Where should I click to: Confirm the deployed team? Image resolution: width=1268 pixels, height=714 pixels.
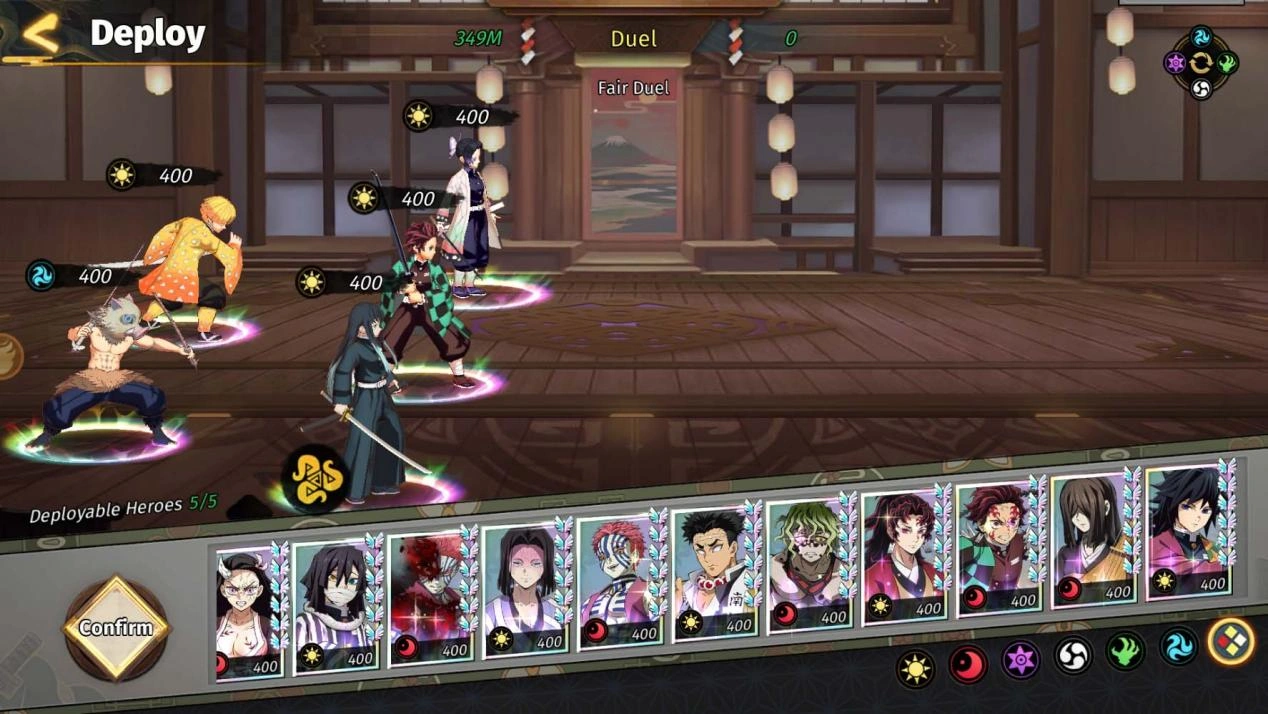point(116,628)
